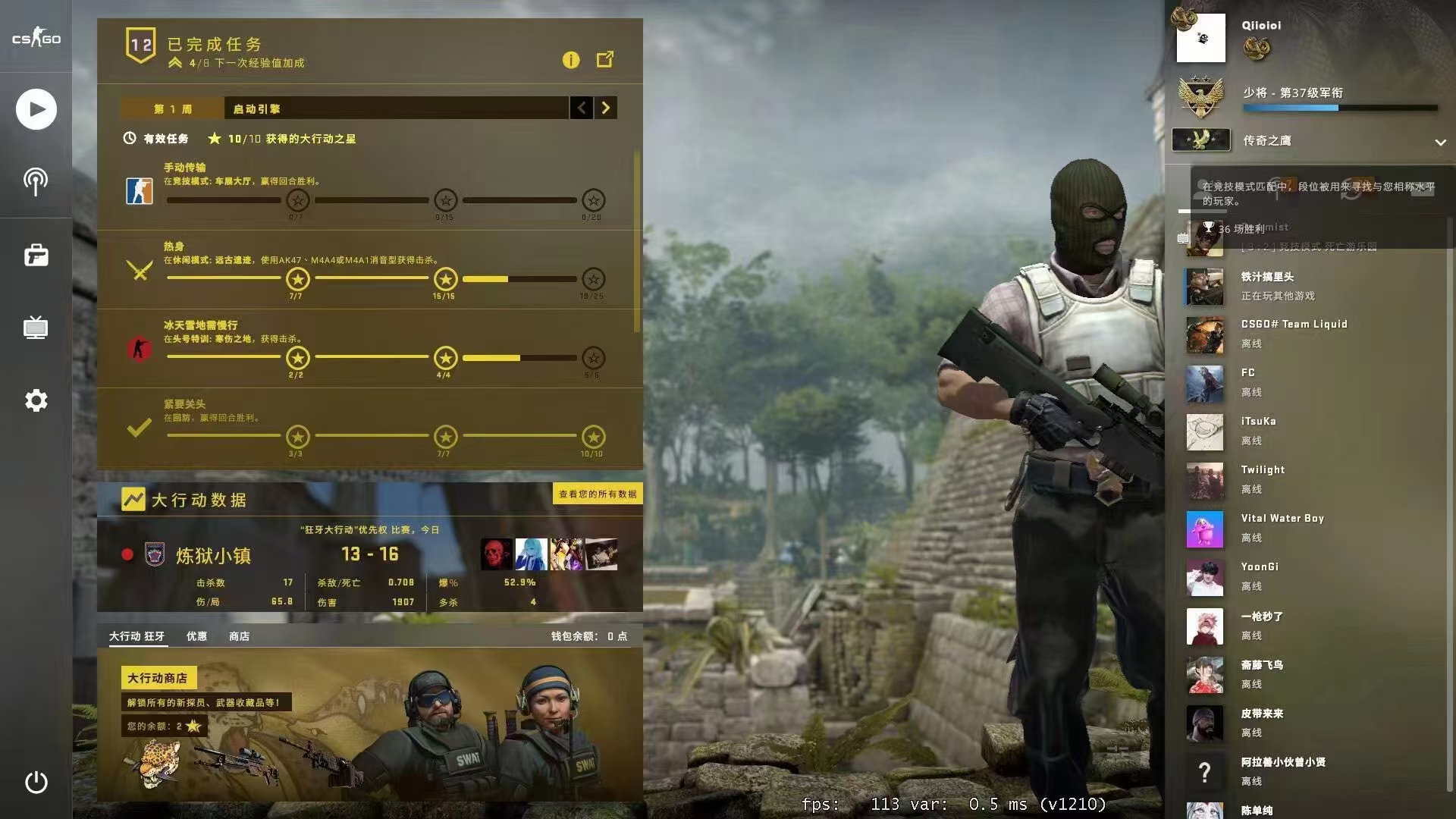1456x819 pixels.
Task: Click the 15/15 star on 热身 progress track
Action: pyautogui.click(x=444, y=278)
